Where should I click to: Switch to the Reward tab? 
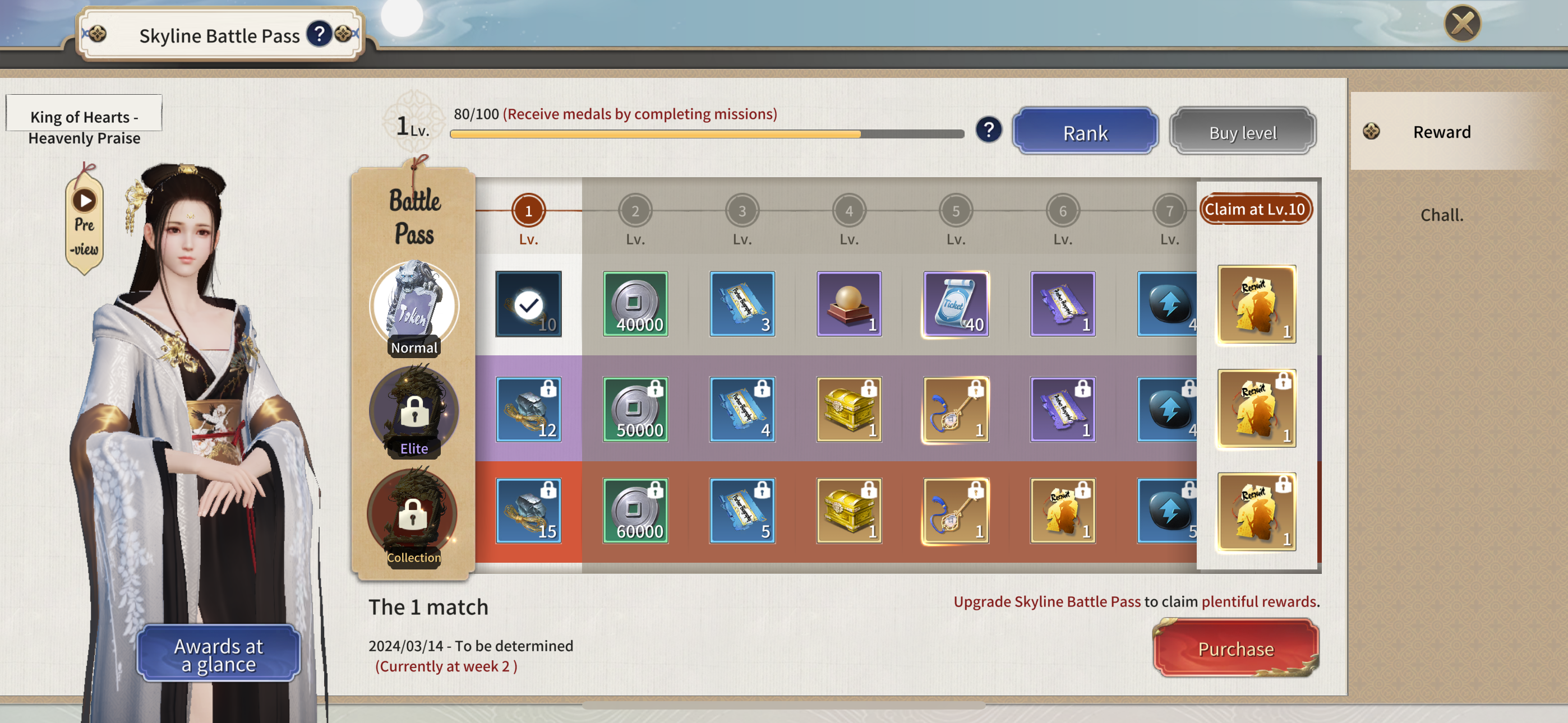click(1441, 132)
